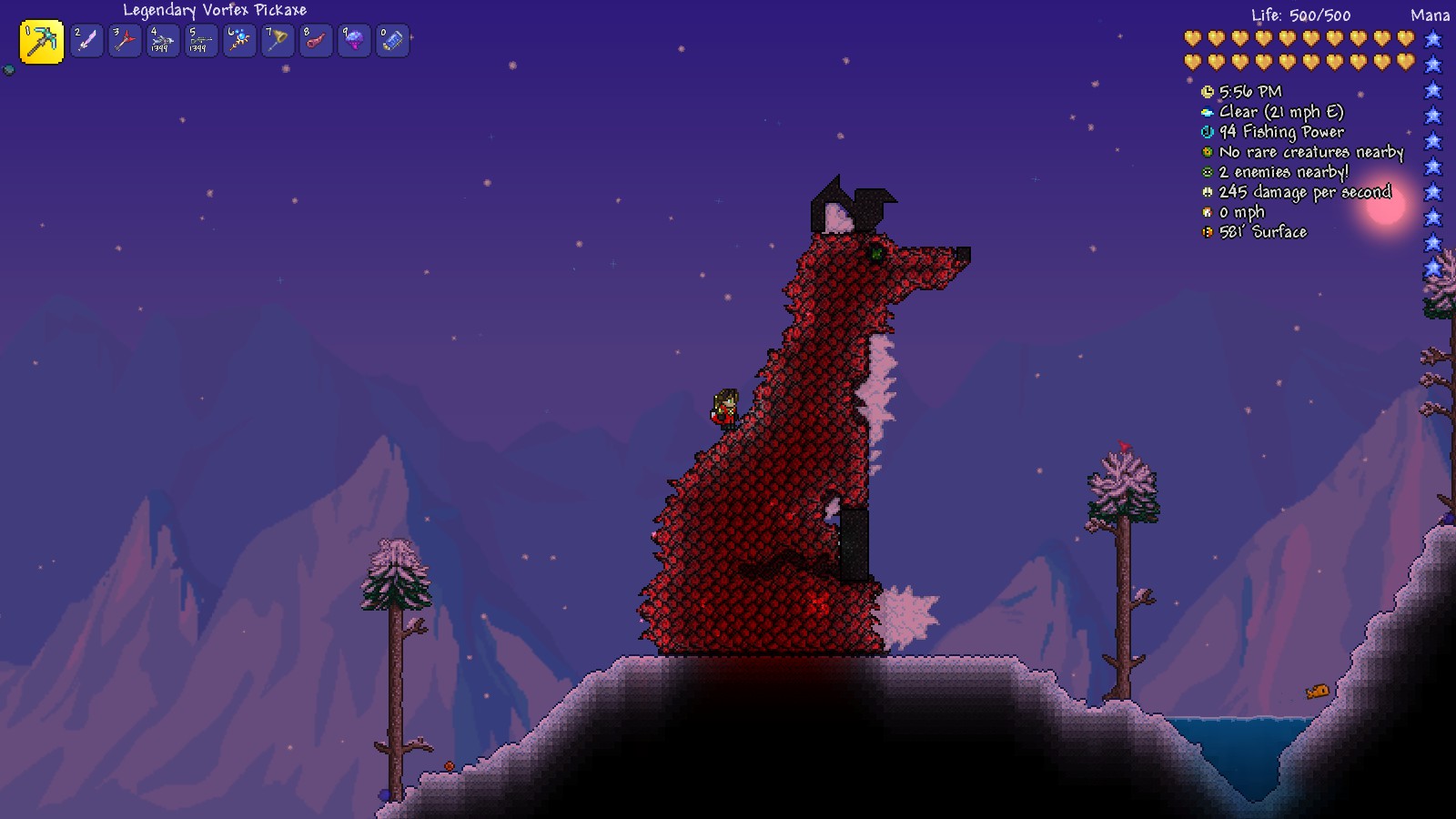
Task: Select the sword in hotbar slot 2
Action: pos(86,41)
